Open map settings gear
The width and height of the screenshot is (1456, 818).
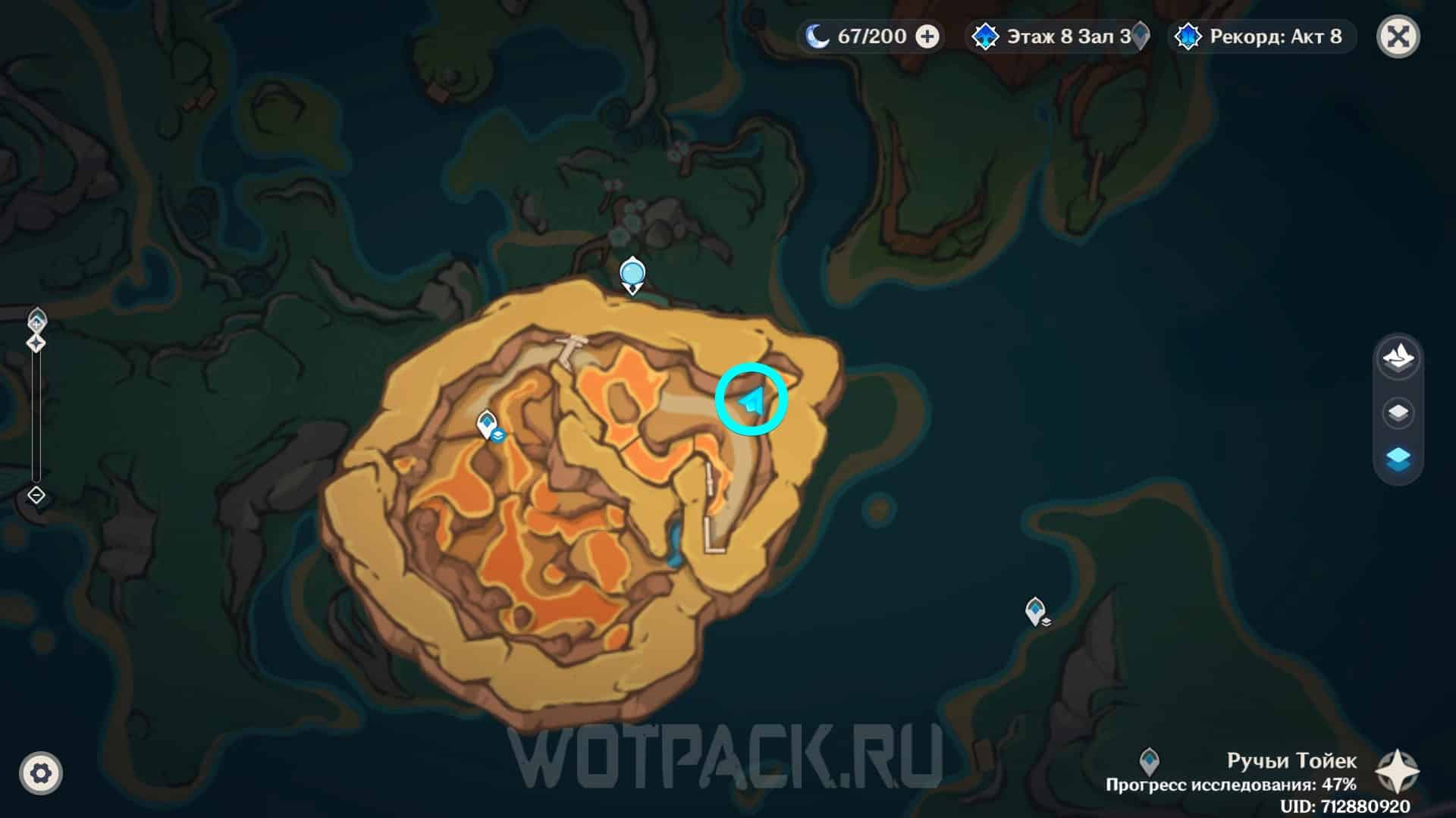(x=41, y=773)
